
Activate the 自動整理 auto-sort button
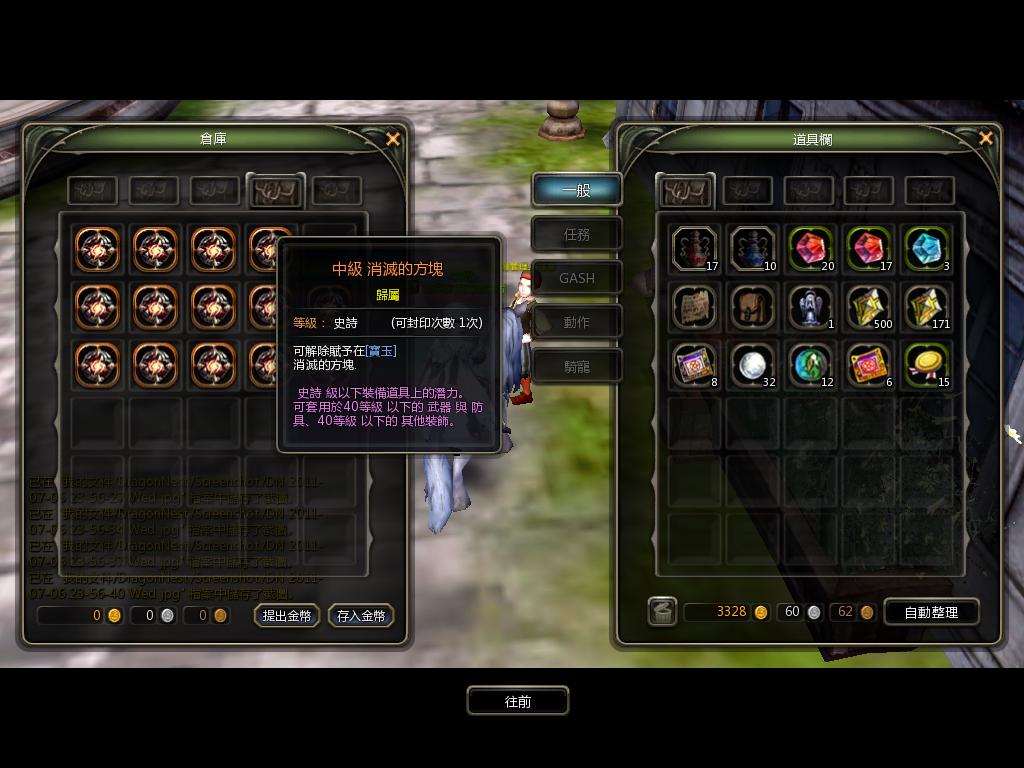coord(931,612)
